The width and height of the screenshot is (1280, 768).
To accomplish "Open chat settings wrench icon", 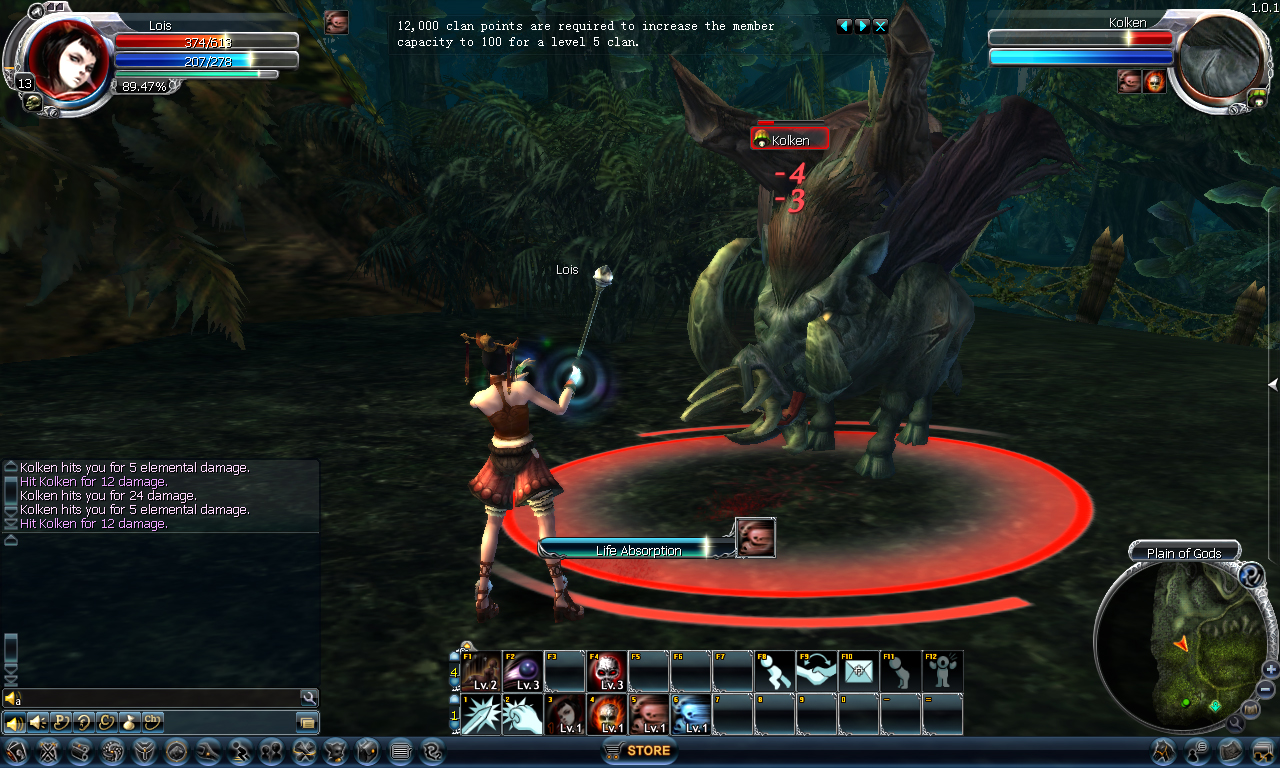I will click(309, 698).
